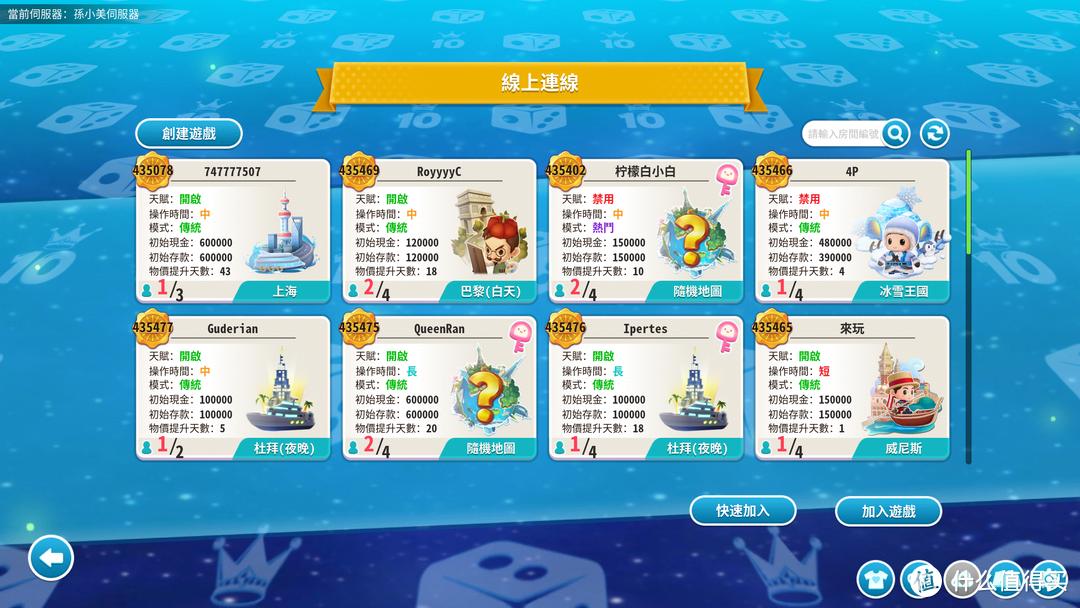The image size is (1080, 608).
Task: Click the 快速加入 quick join button
Action: pos(743,510)
